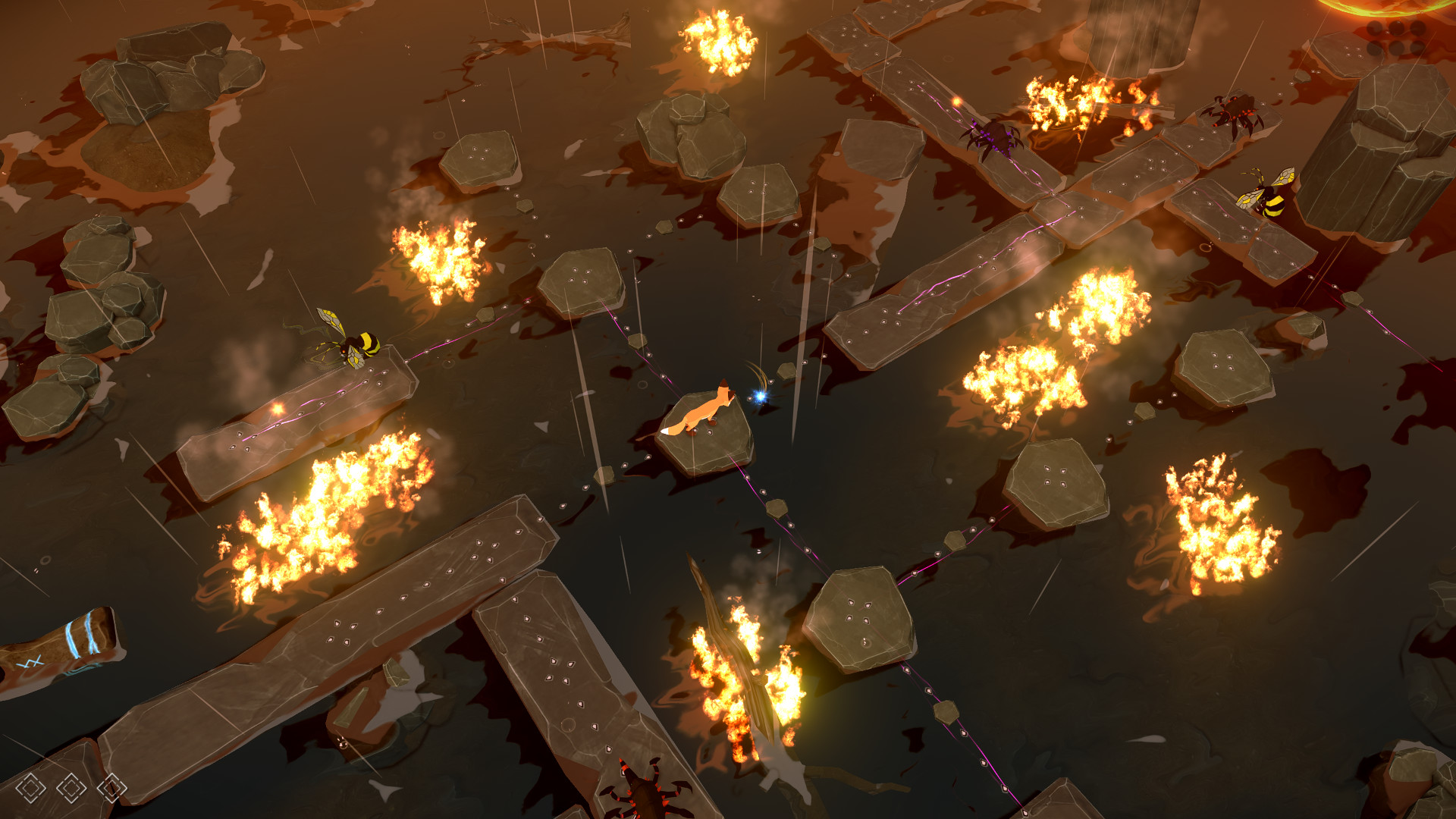Select the first diamond ability icon
The image size is (1456, 819).
(x=30, y=786)
